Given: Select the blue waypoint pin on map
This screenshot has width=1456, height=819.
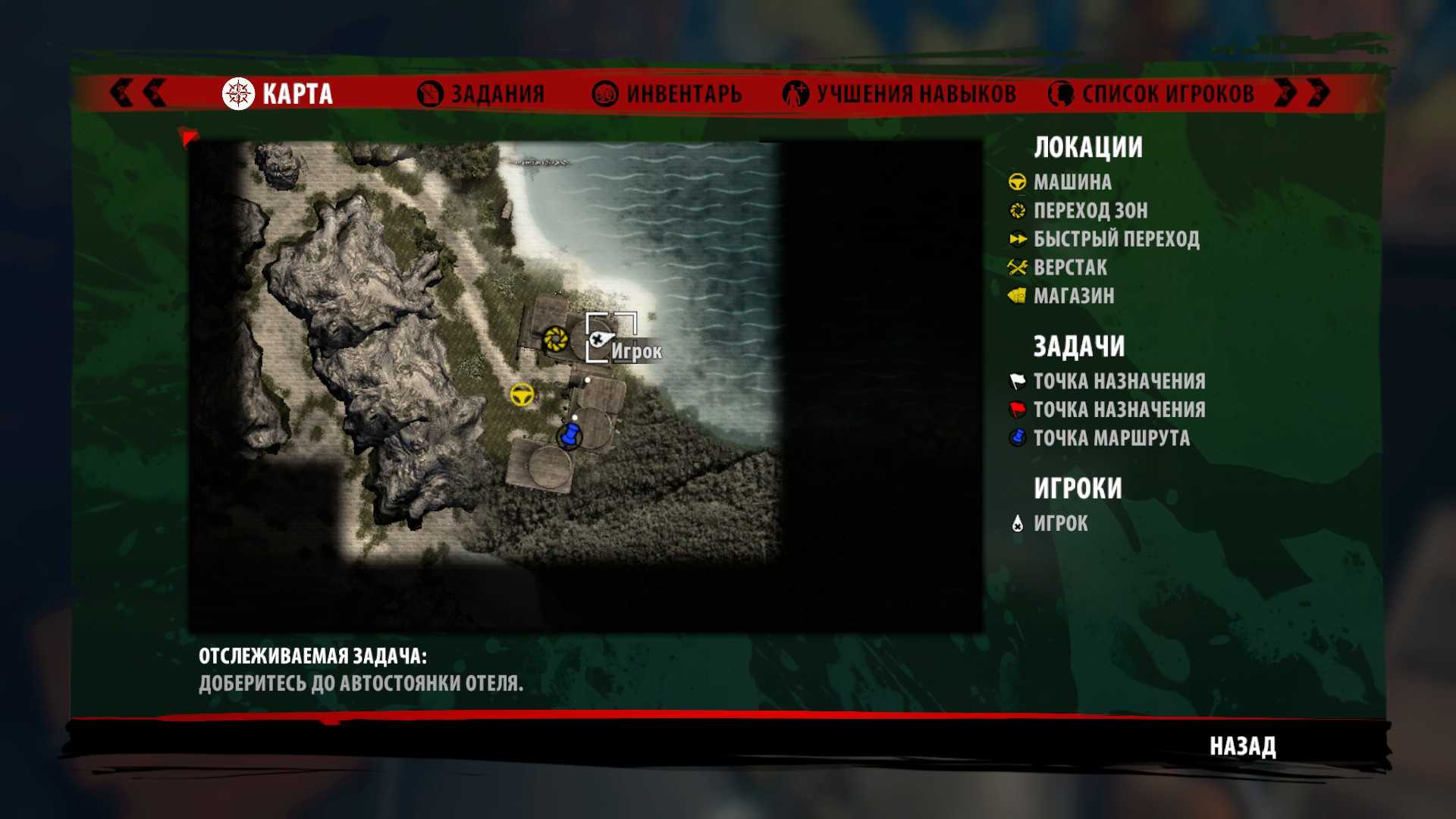Looking at the screenshot, I should pos(570,436).
